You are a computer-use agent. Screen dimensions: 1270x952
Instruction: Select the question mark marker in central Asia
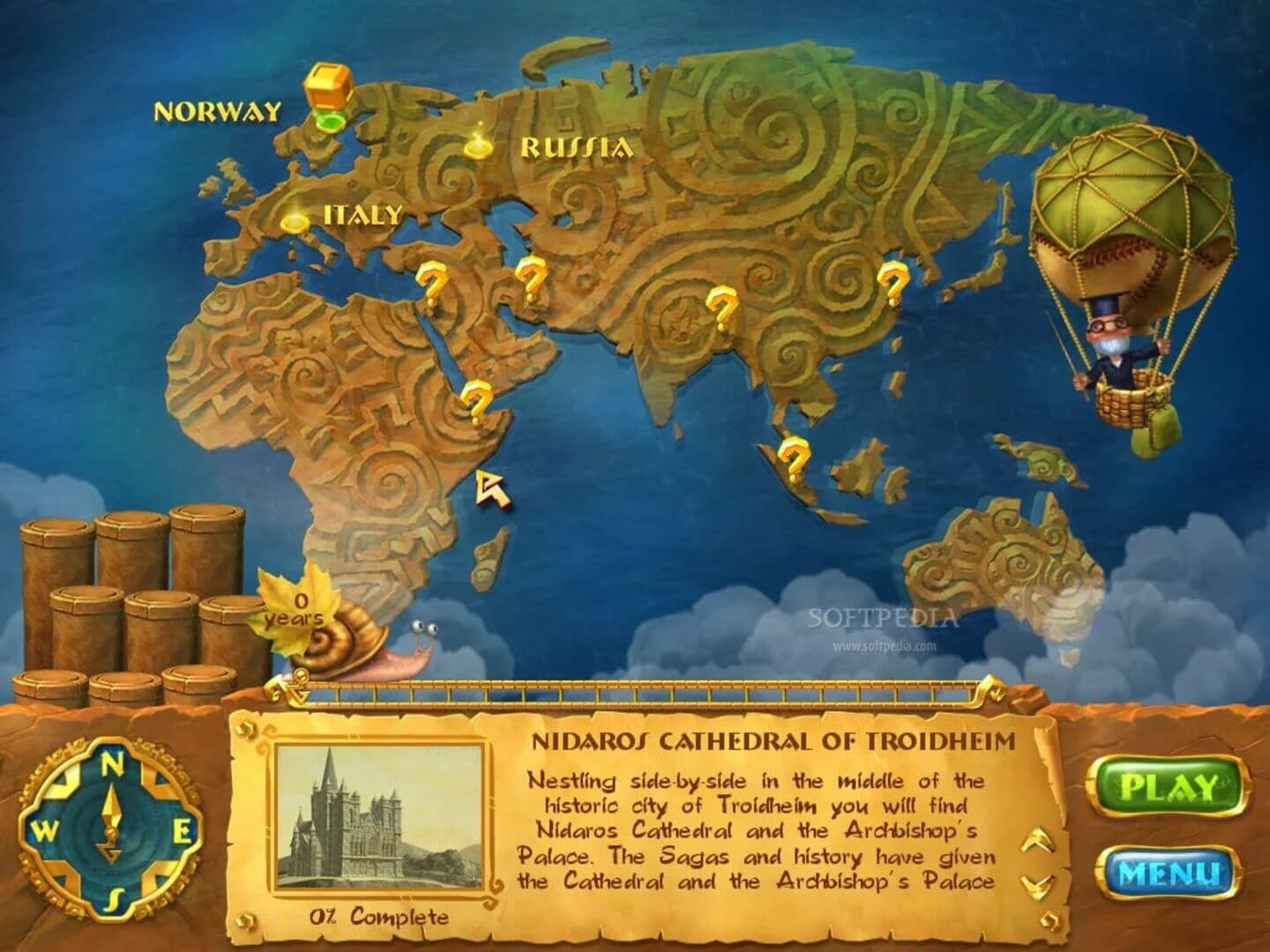point(530,278)
